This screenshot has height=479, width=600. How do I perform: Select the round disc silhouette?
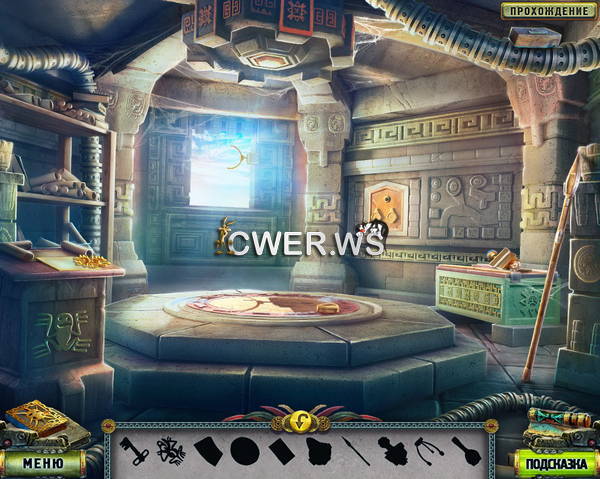pos(244,449)
